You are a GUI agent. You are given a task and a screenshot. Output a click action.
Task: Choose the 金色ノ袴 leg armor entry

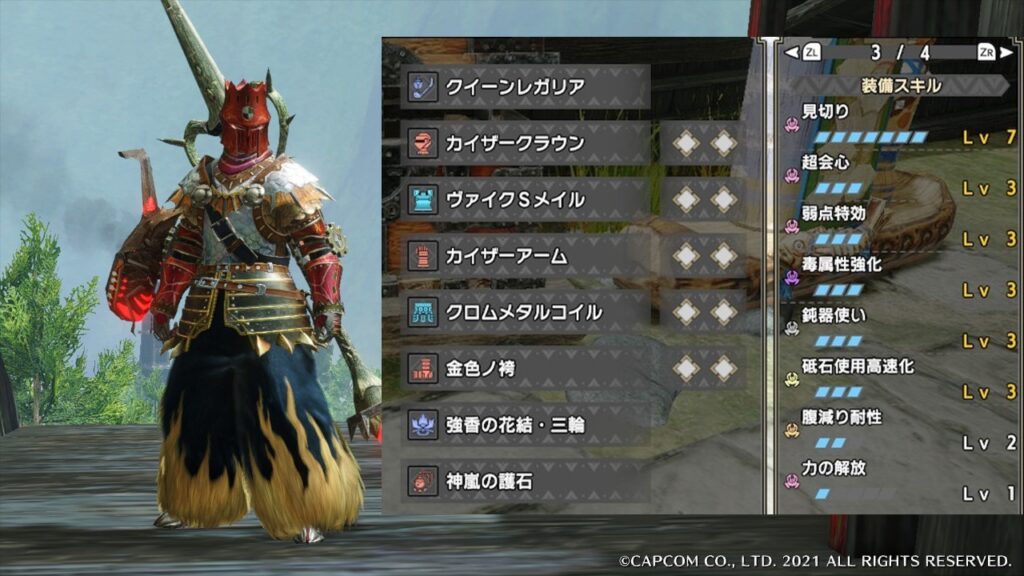[527, 369]
